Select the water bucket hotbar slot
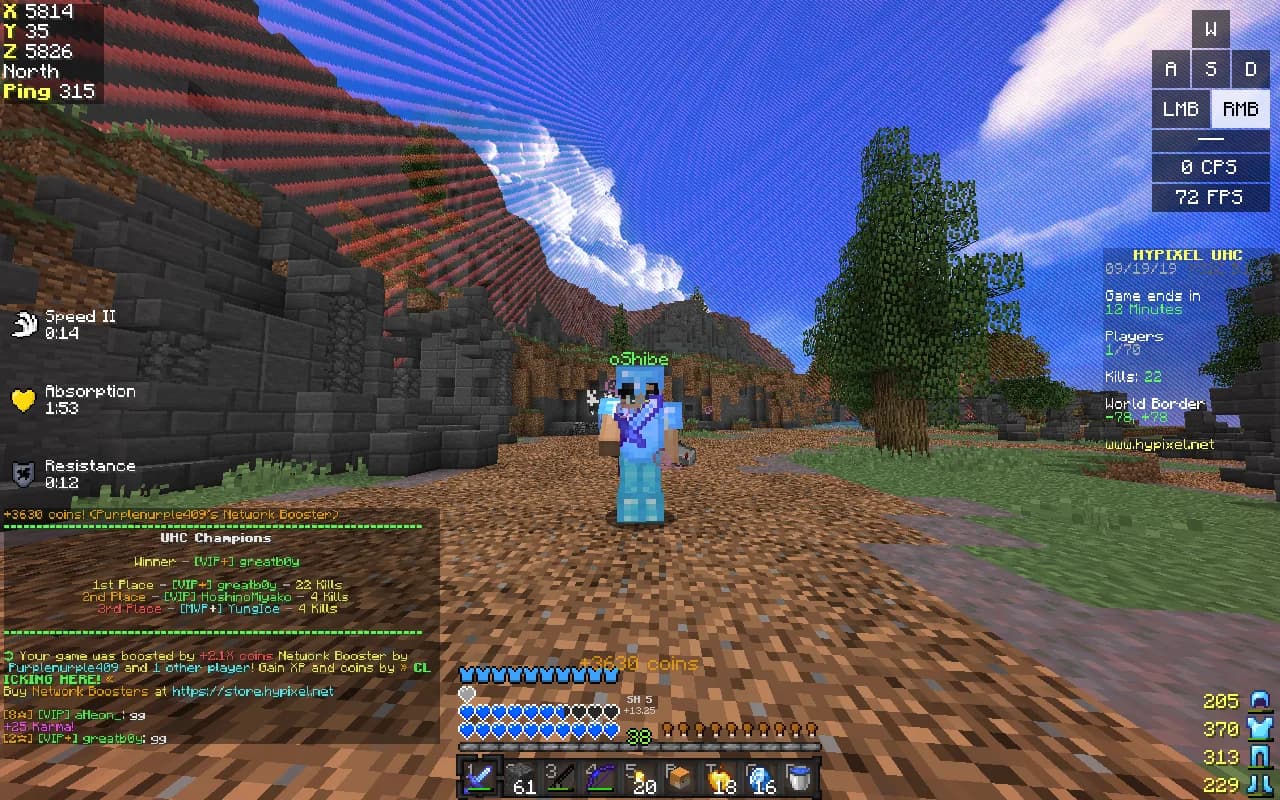This screenshot has height=800, width=1280. 800,777
